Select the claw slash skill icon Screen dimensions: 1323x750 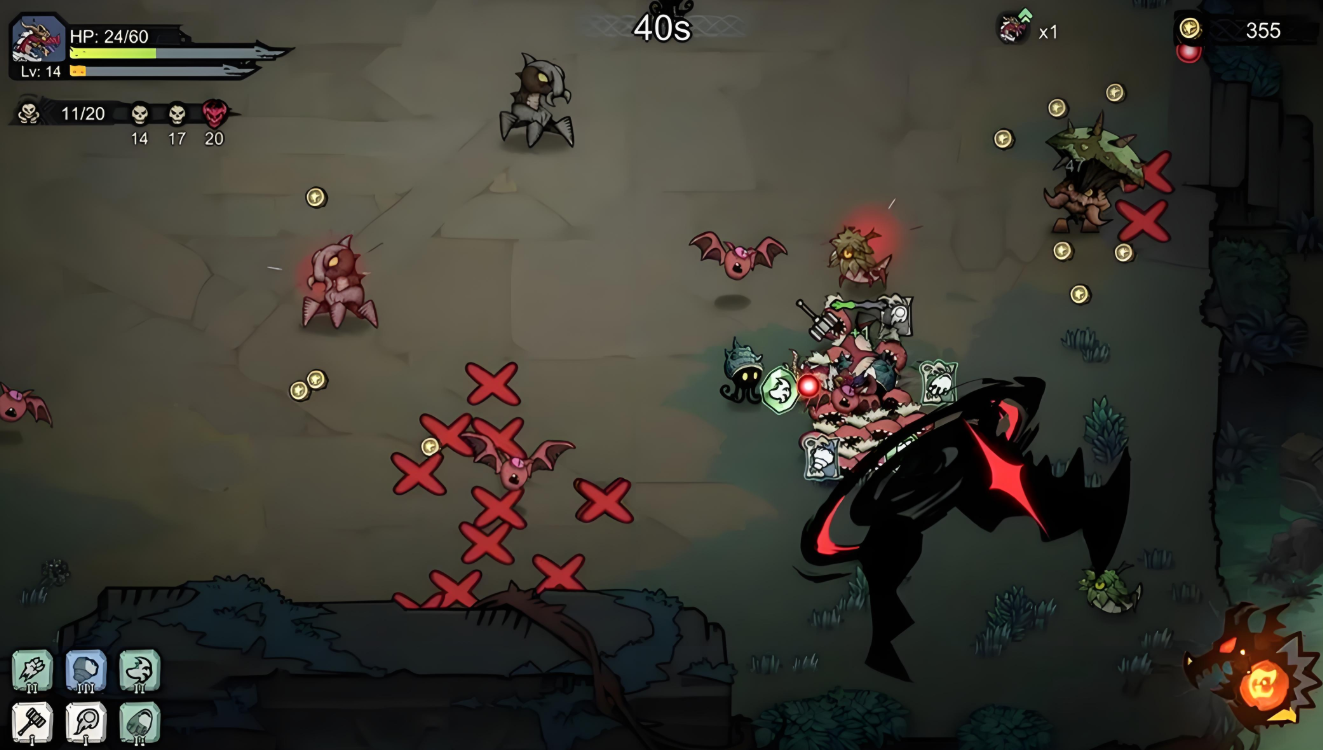[32, 670]
